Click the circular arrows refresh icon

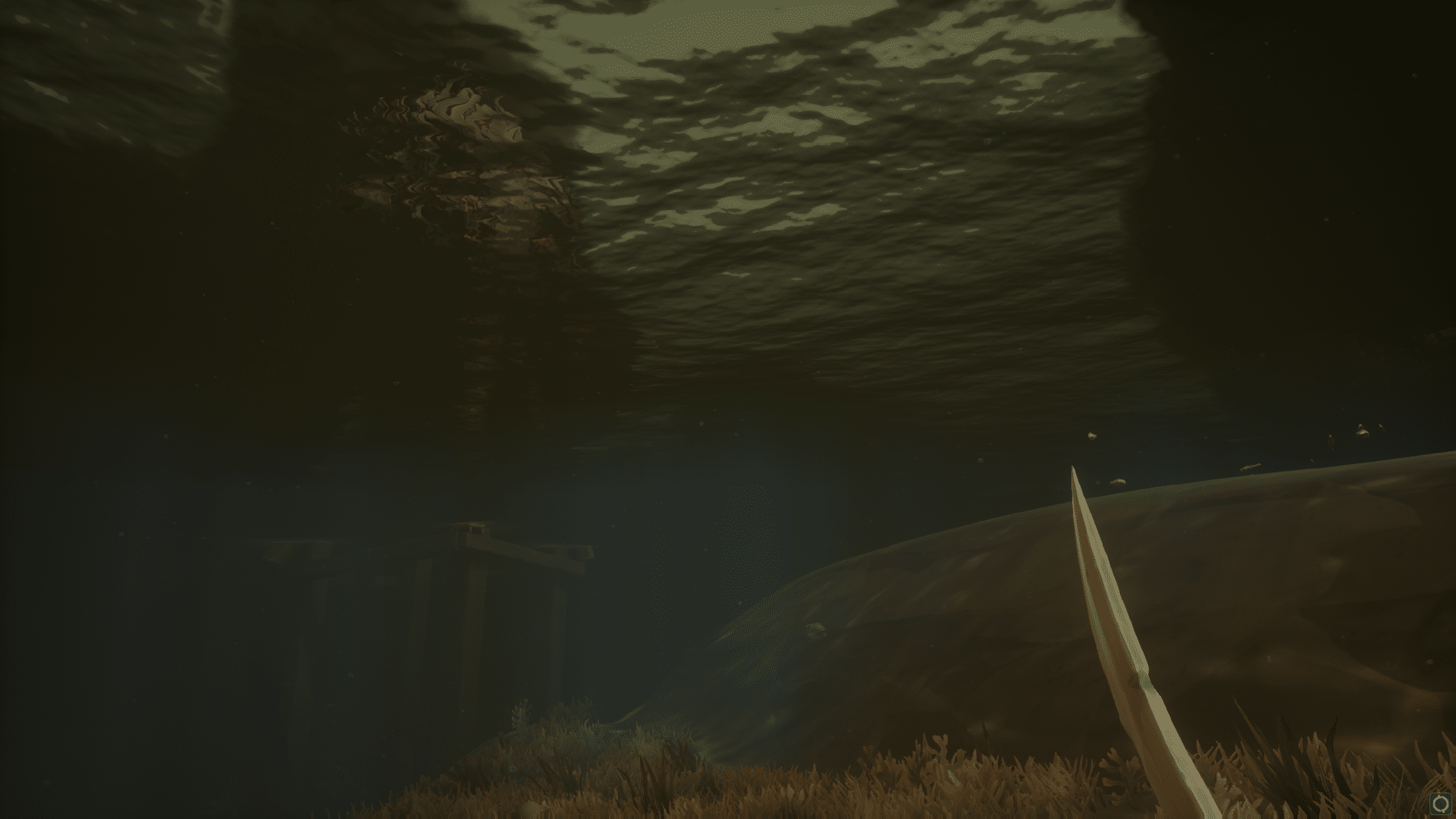click(x=1440, y=804)
